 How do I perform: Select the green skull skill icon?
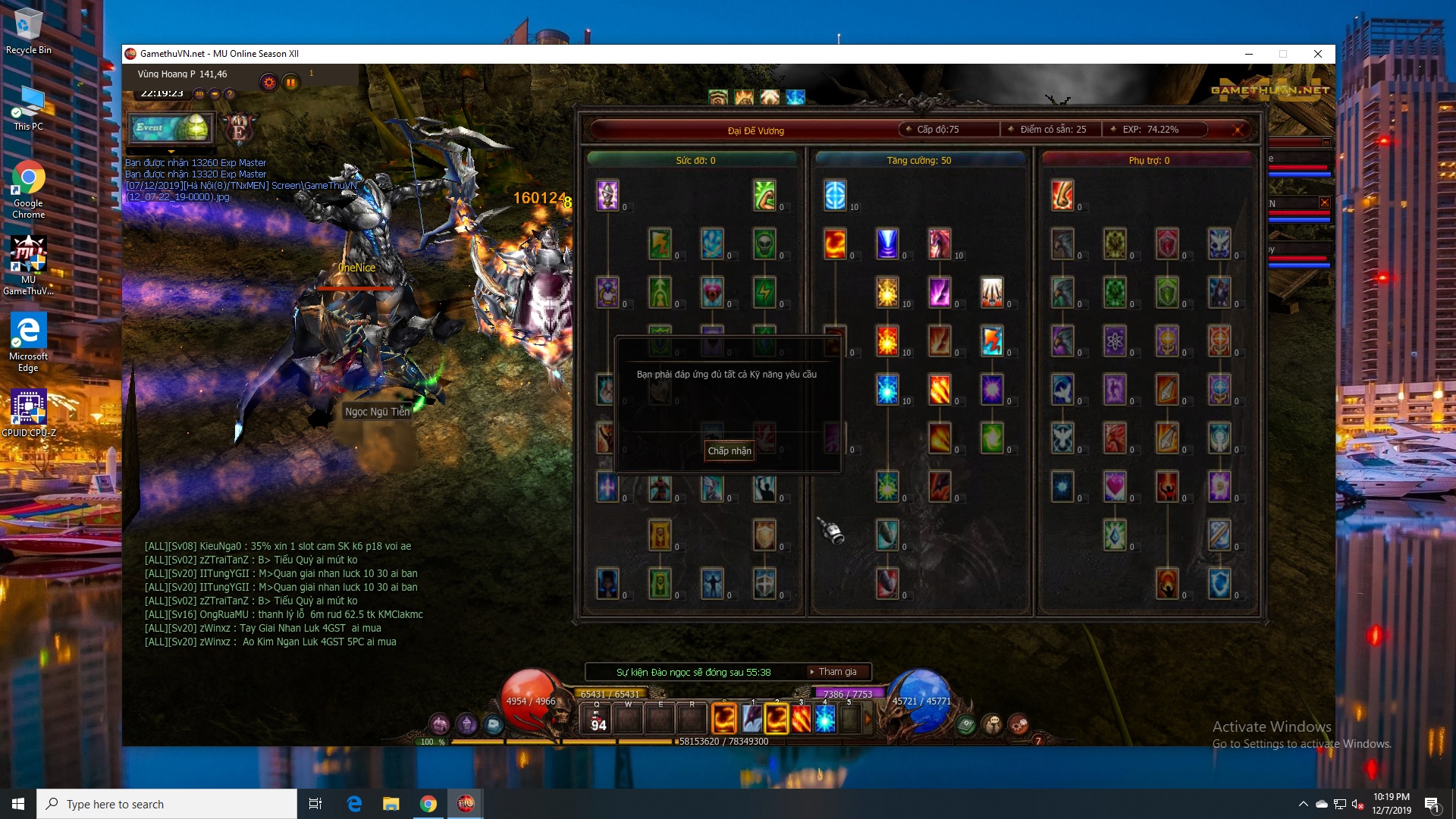[764, 243]
